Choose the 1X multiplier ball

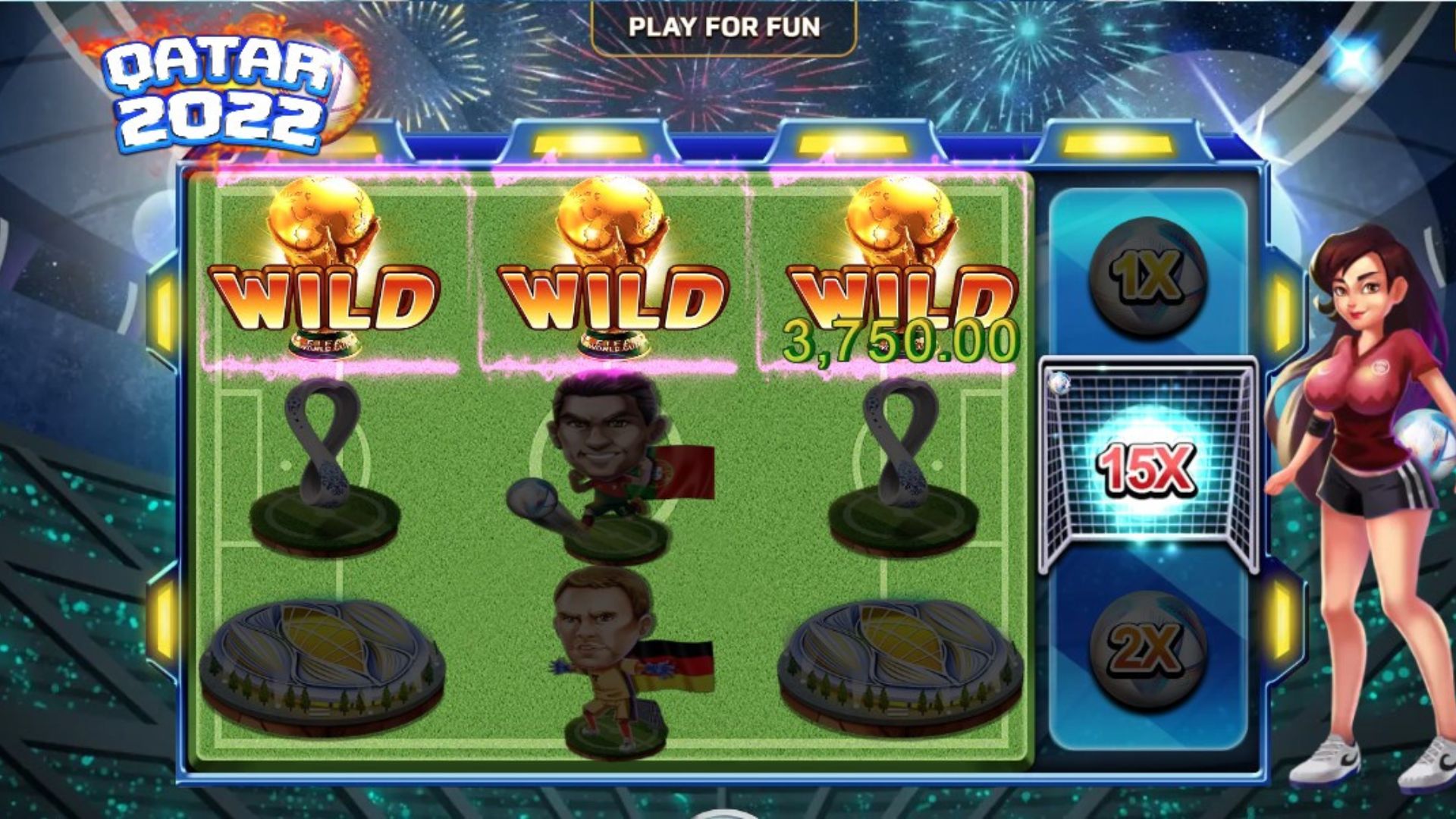click(1148, 275)
